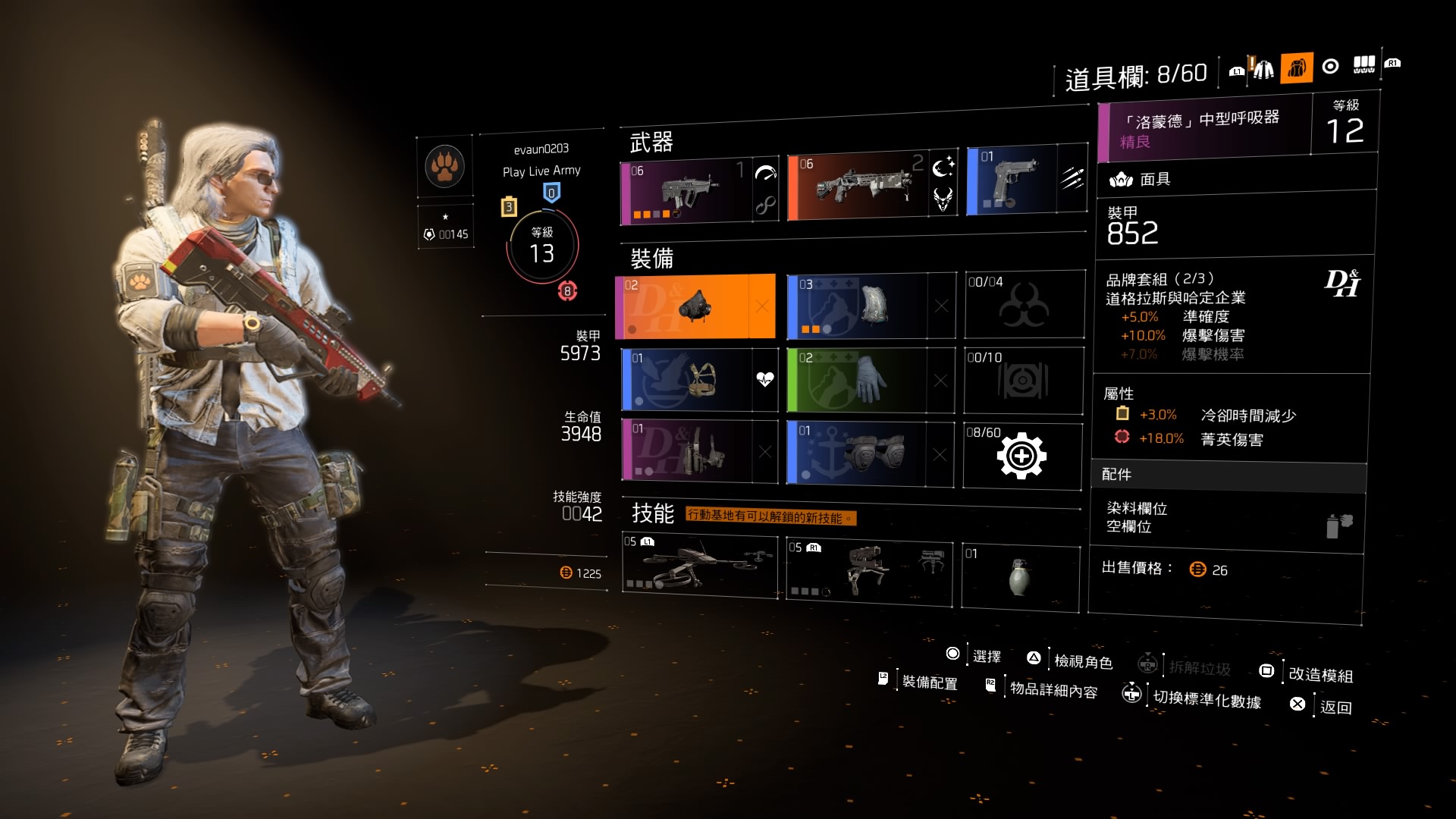
Task: Select the chest rig armor slot
Action: (686, 380)
